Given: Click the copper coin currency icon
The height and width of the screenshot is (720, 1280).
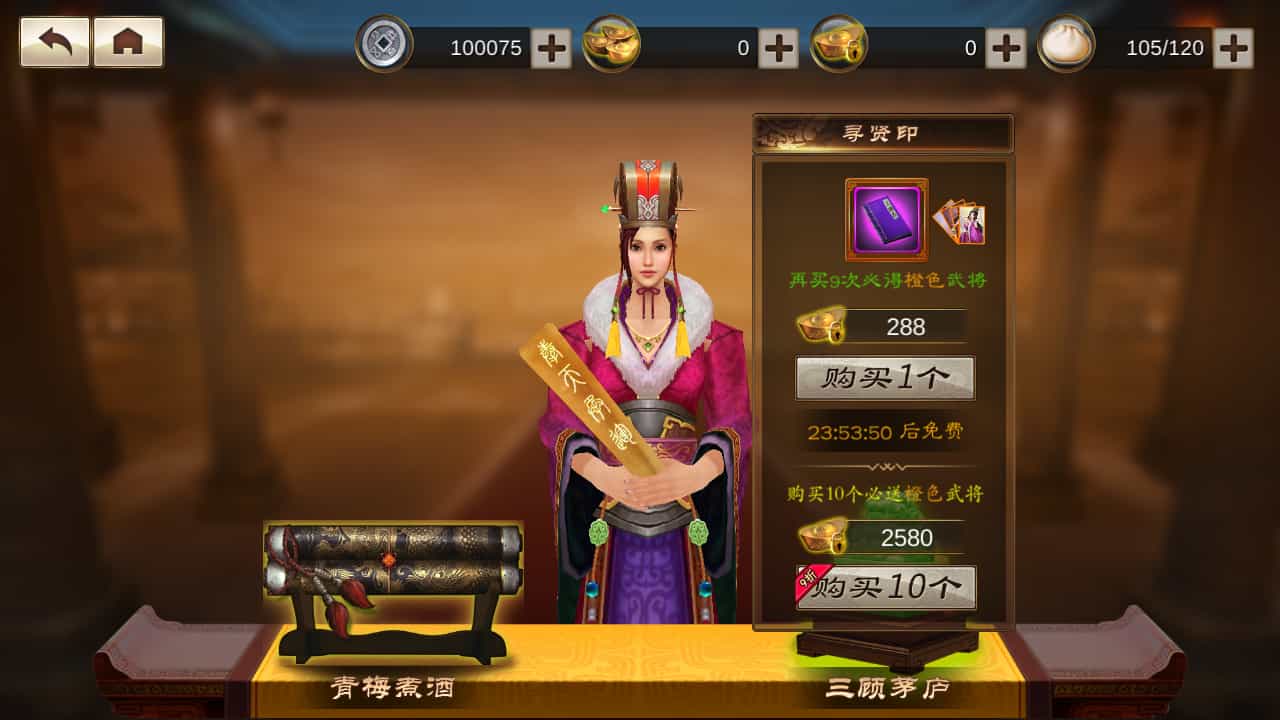Looking at the screenshot, I should click(x=383, y=44).
